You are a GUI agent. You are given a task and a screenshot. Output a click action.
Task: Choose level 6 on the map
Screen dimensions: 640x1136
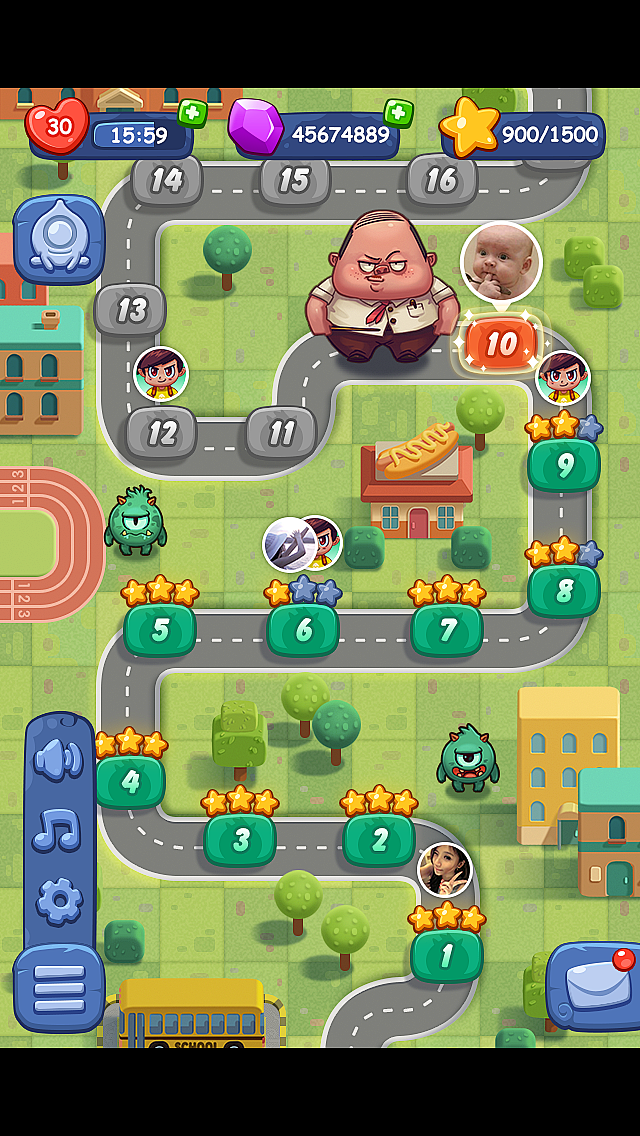tap(303, 630)
